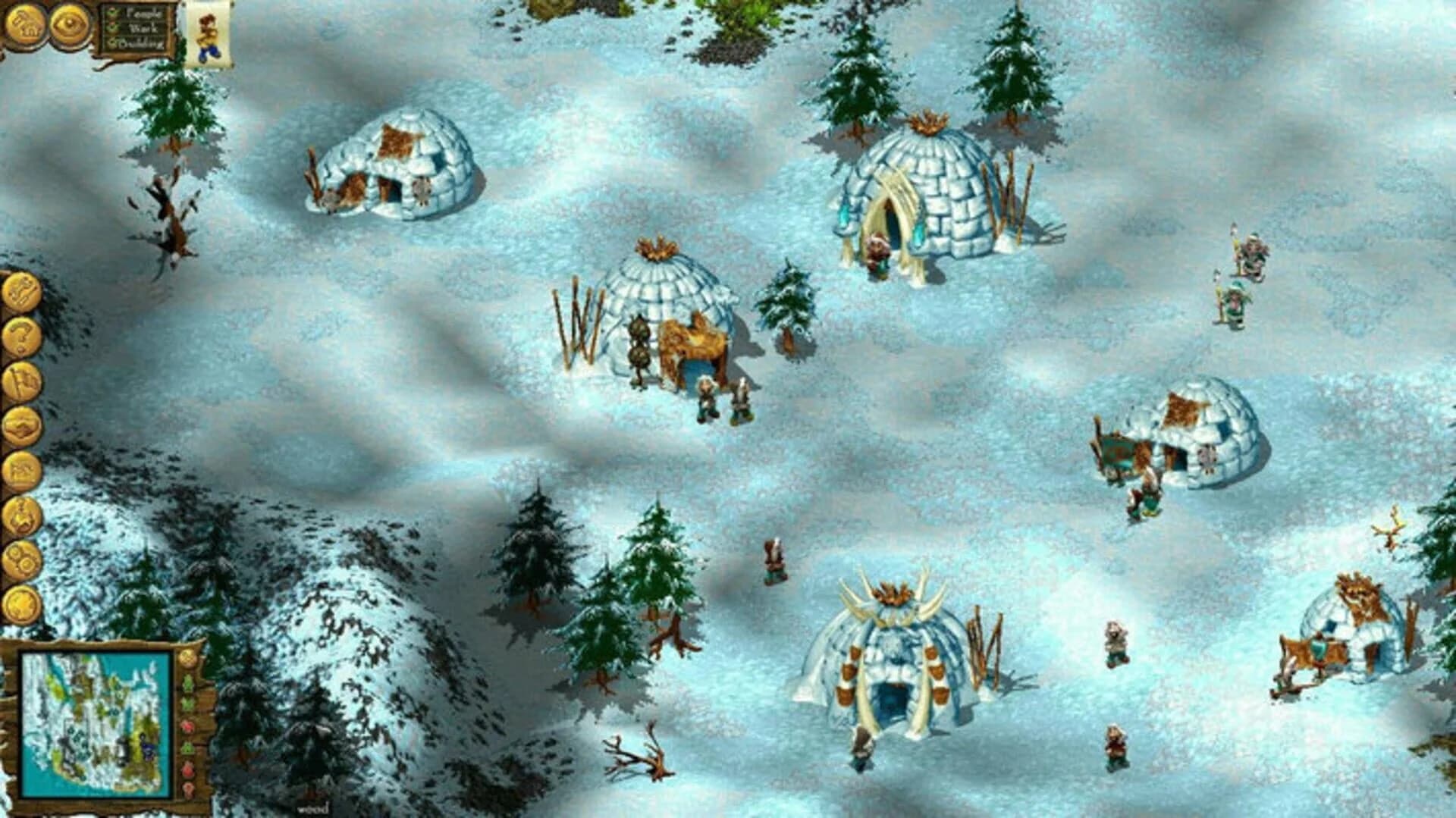Viewport: 1456px width, 818px height.
Task: Select the flag missions icon
Action: pyautogui.click(x=21, y=381)
